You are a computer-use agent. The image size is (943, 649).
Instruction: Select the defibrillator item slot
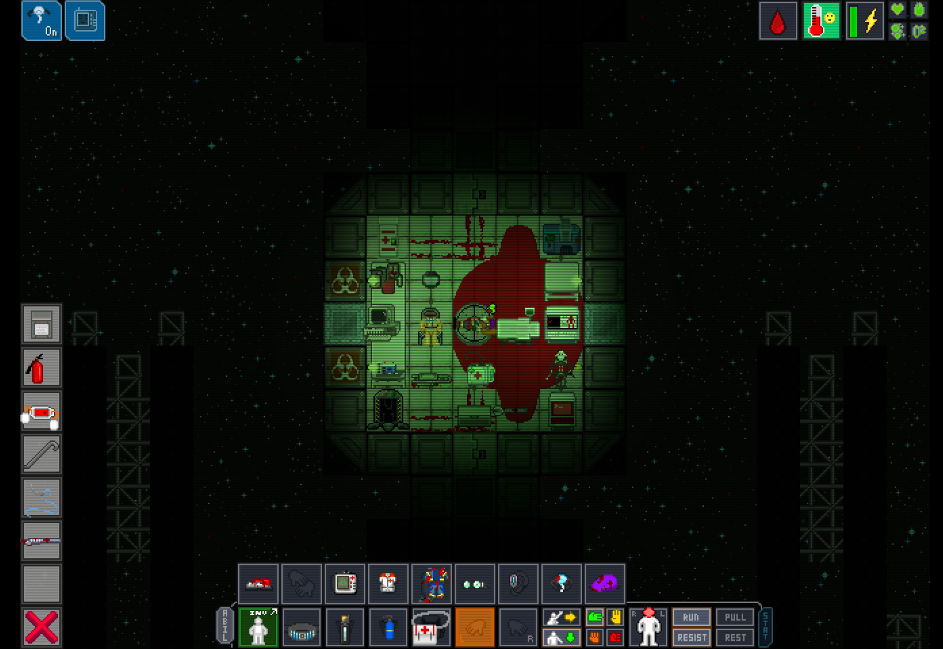click(x=41, y=411)
